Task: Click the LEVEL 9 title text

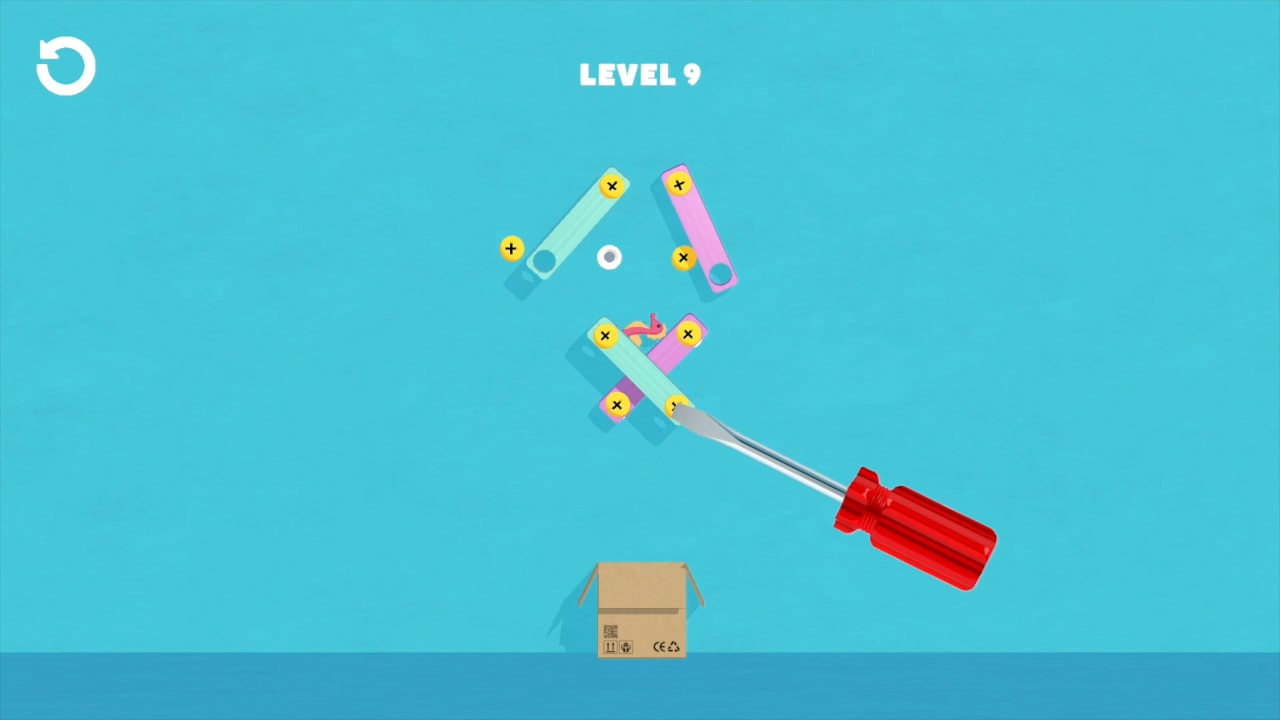Action: 640,74
